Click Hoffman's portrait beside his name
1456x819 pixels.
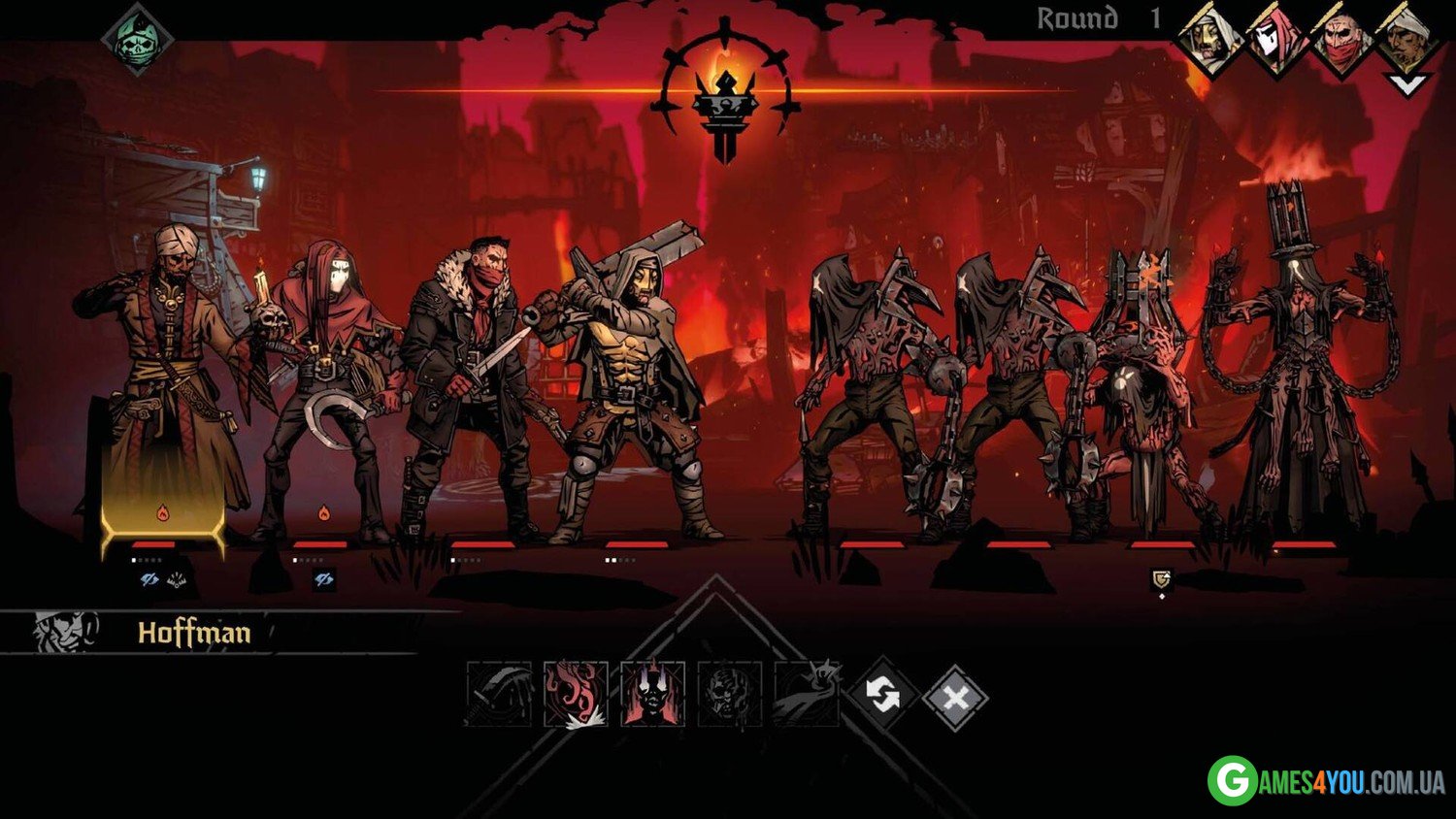click(x=65, y=632)
